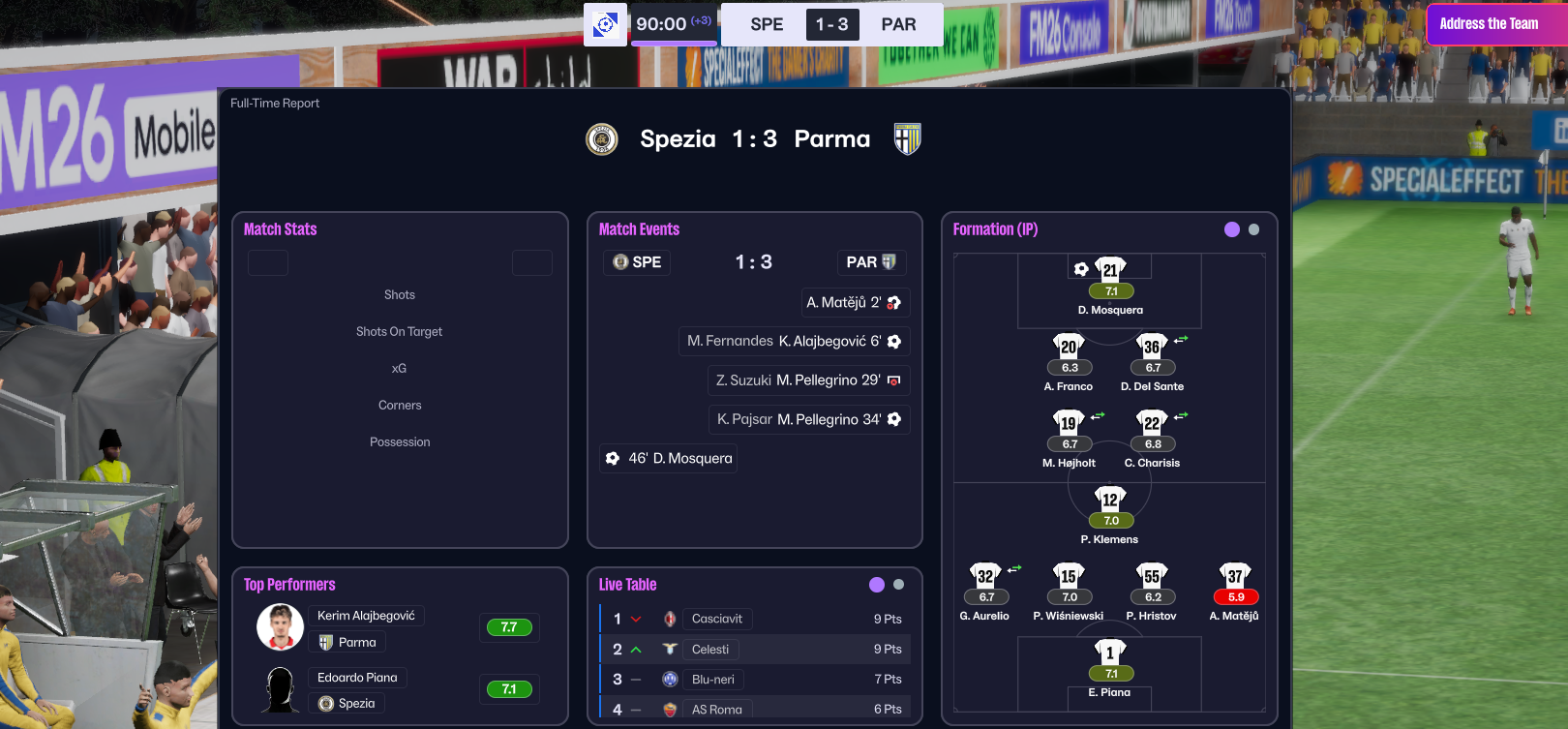Screen dimensions: 1568x729
Task: Select D. Mosquera's shirt in formation
Action: tap(1110, 270)
